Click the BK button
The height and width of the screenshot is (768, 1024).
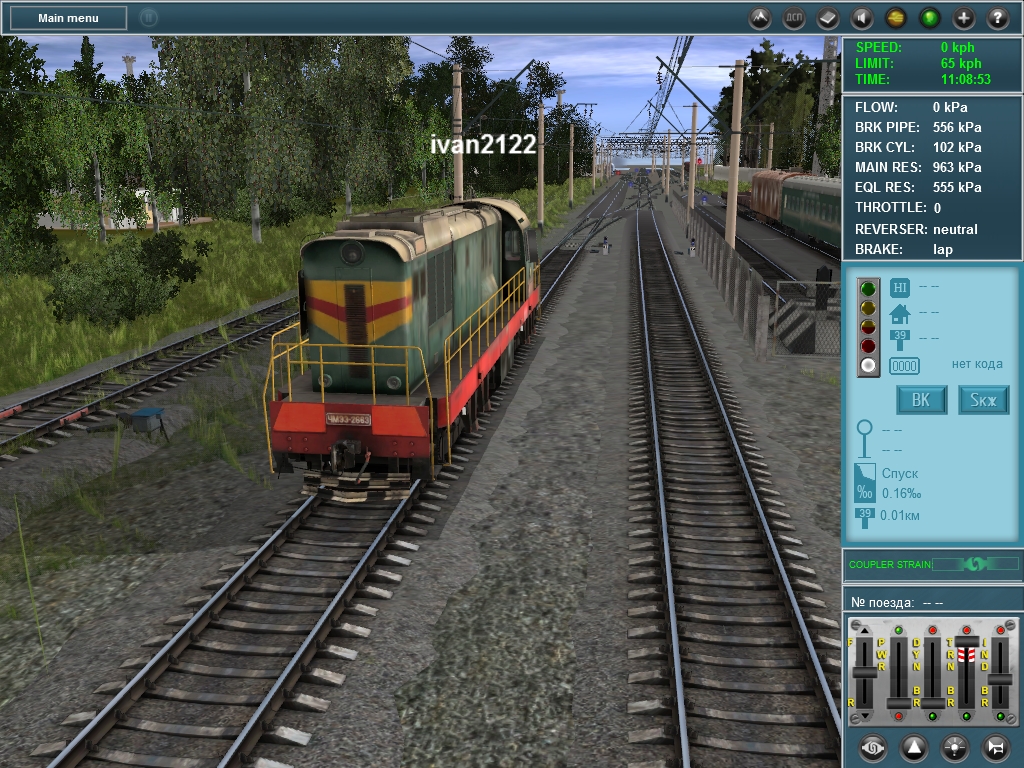tap(921, 401)
